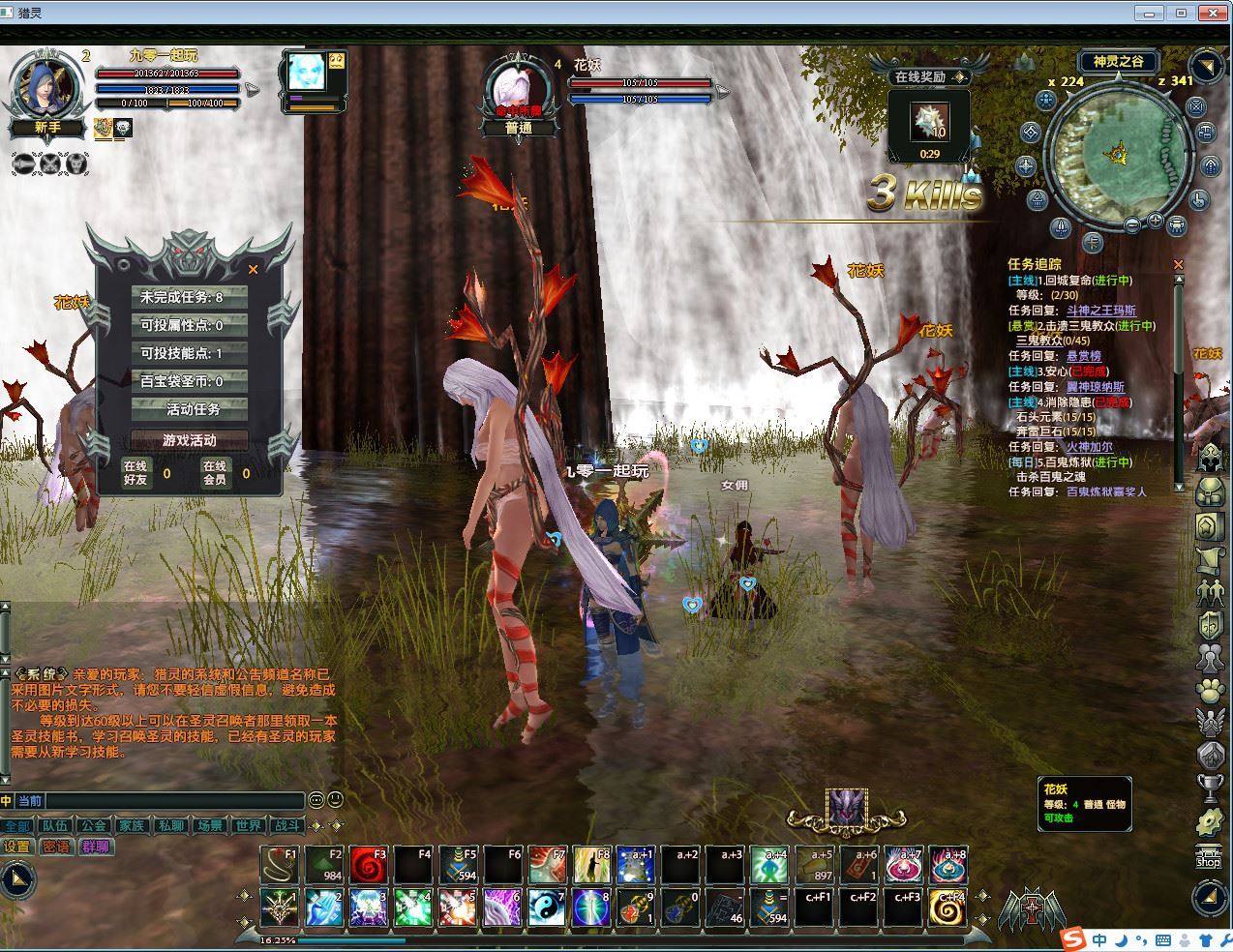This screenshot has height=952, width=1233.
Task: Open the 游戏活动 game events button
Action: coord(190,440)
